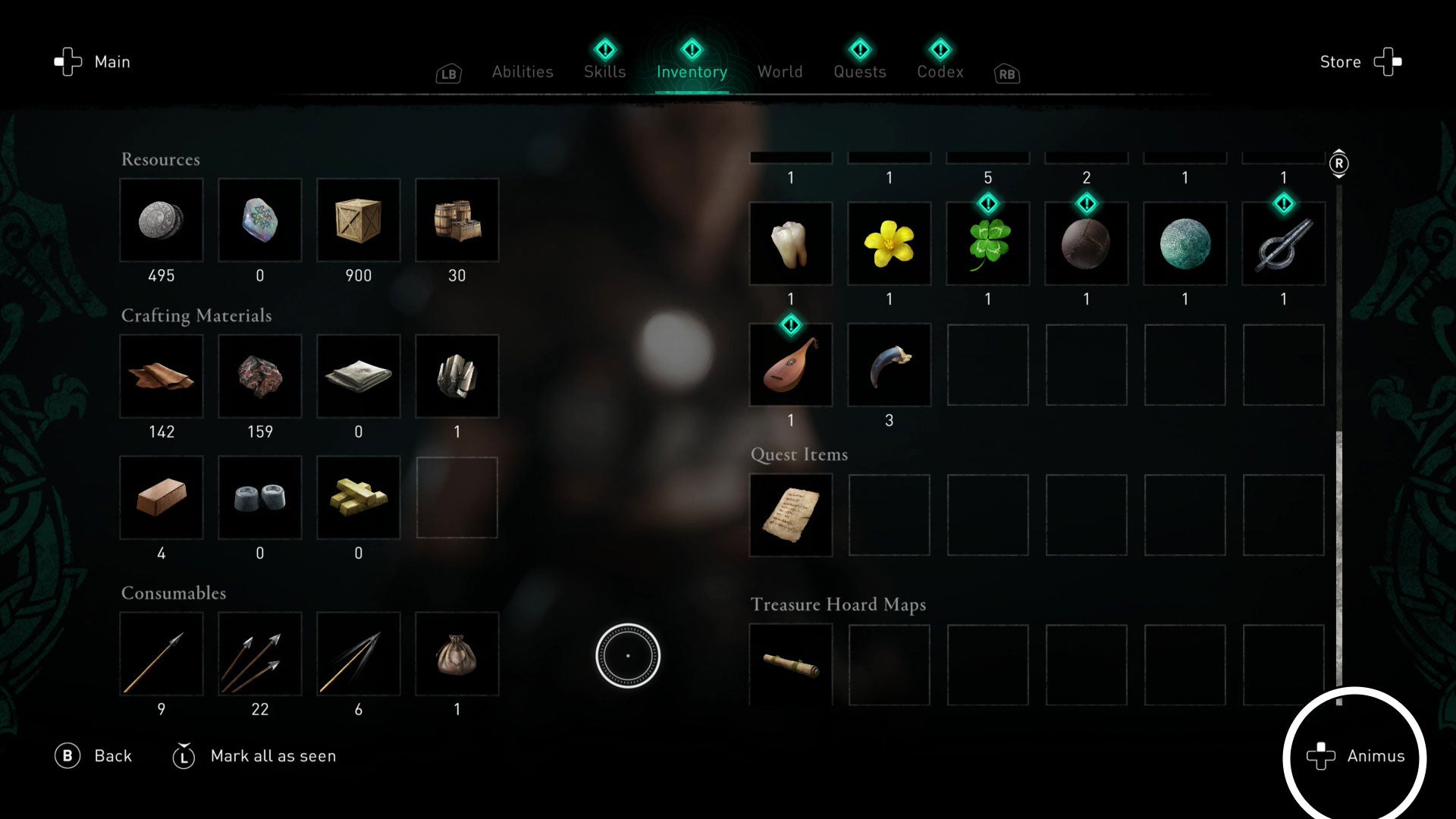Open the treasure hoard map scroll
1456x819 pixels.
pos(790,665)
